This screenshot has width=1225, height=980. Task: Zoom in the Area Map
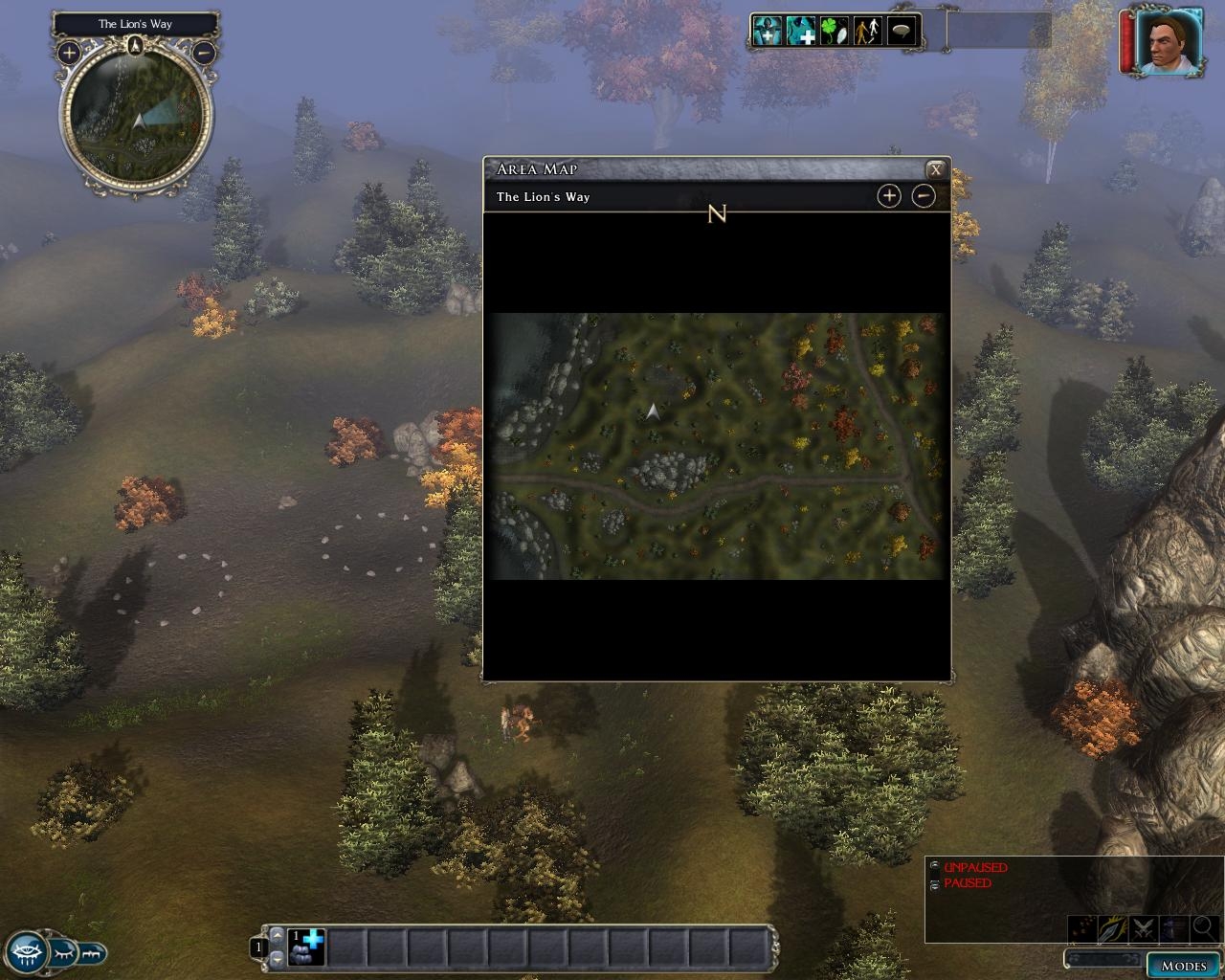pos(889,196)
